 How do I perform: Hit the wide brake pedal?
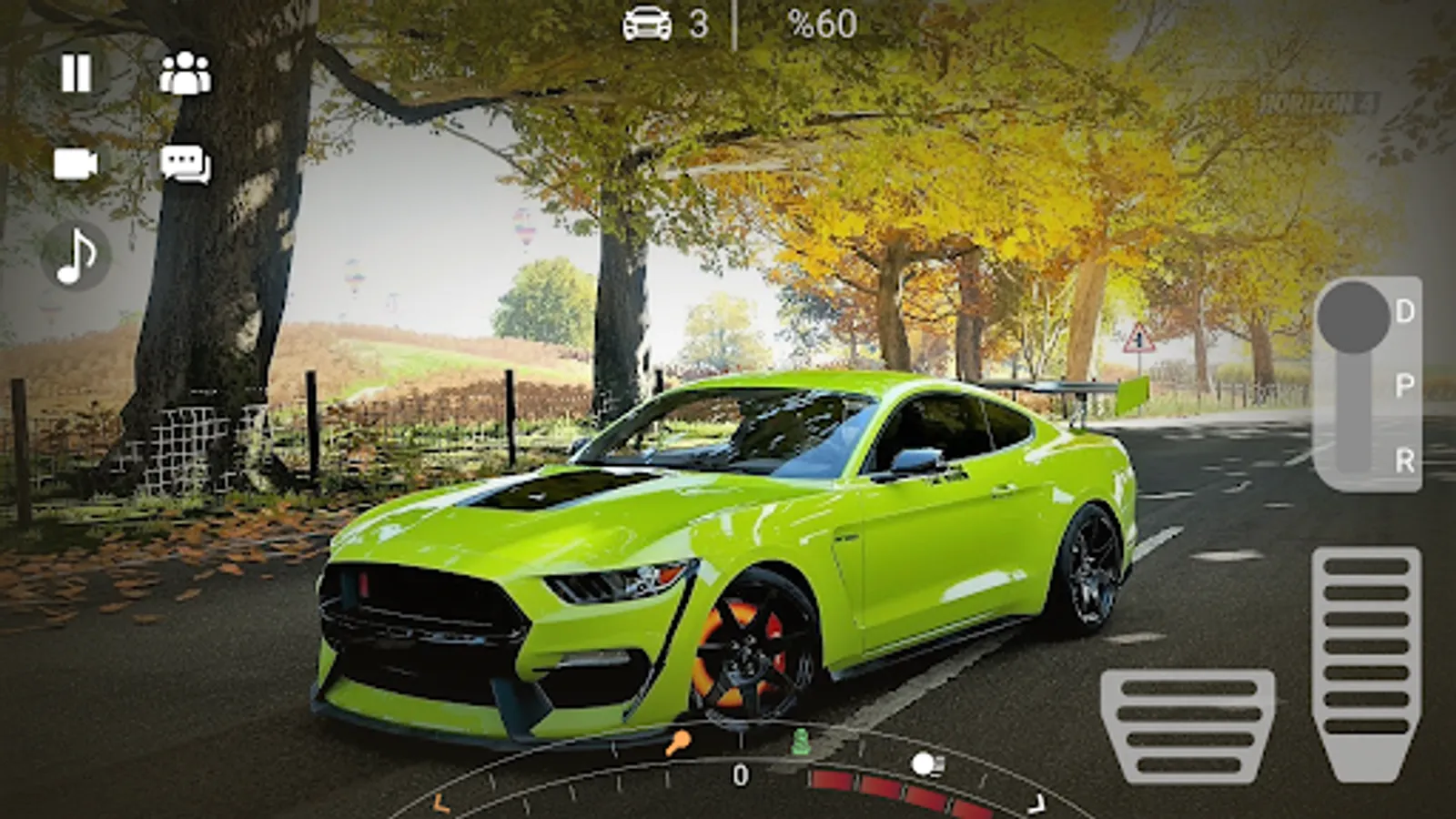[1188, 725]
